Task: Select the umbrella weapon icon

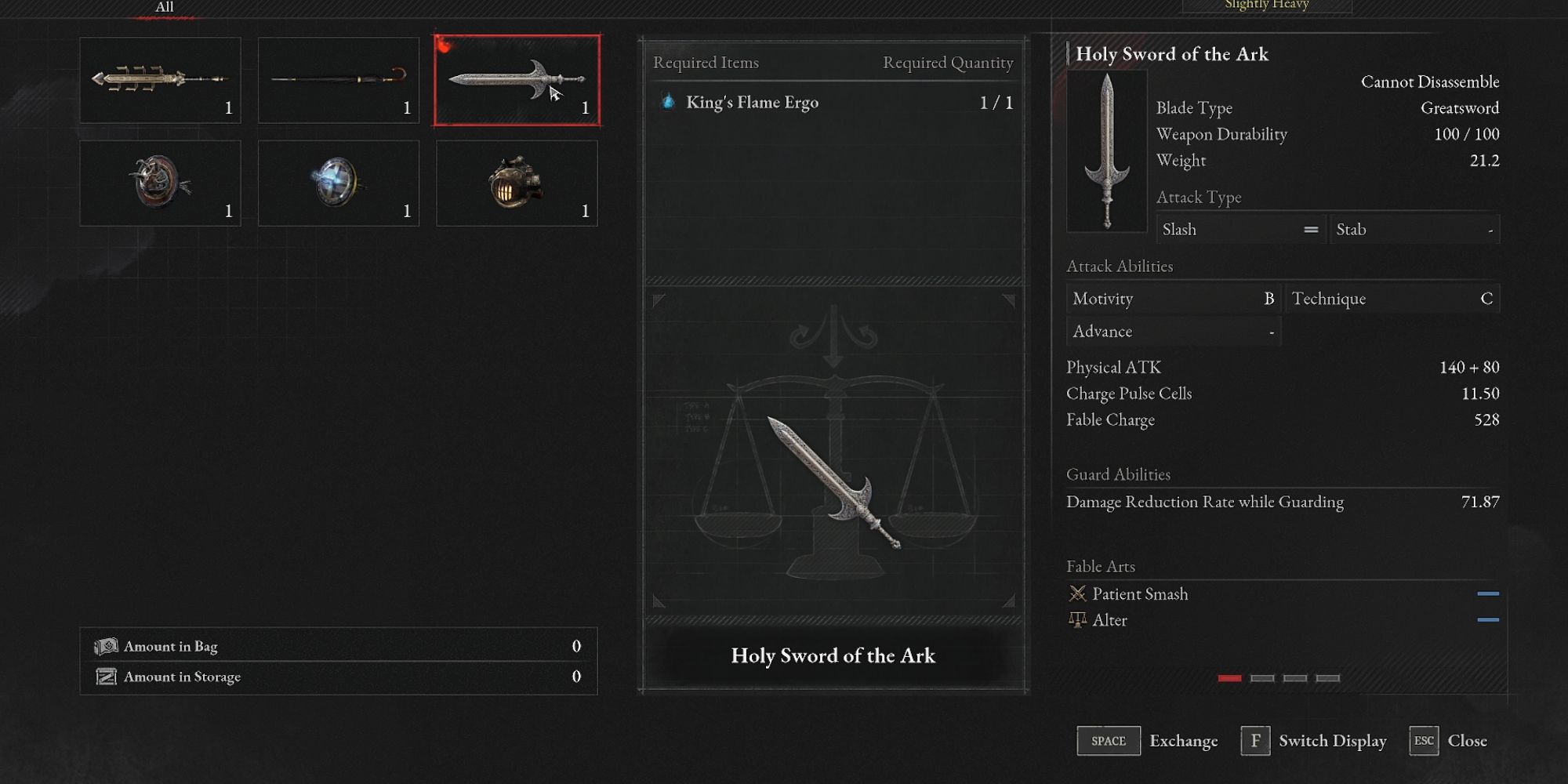Action: click(x=339, y=80)
